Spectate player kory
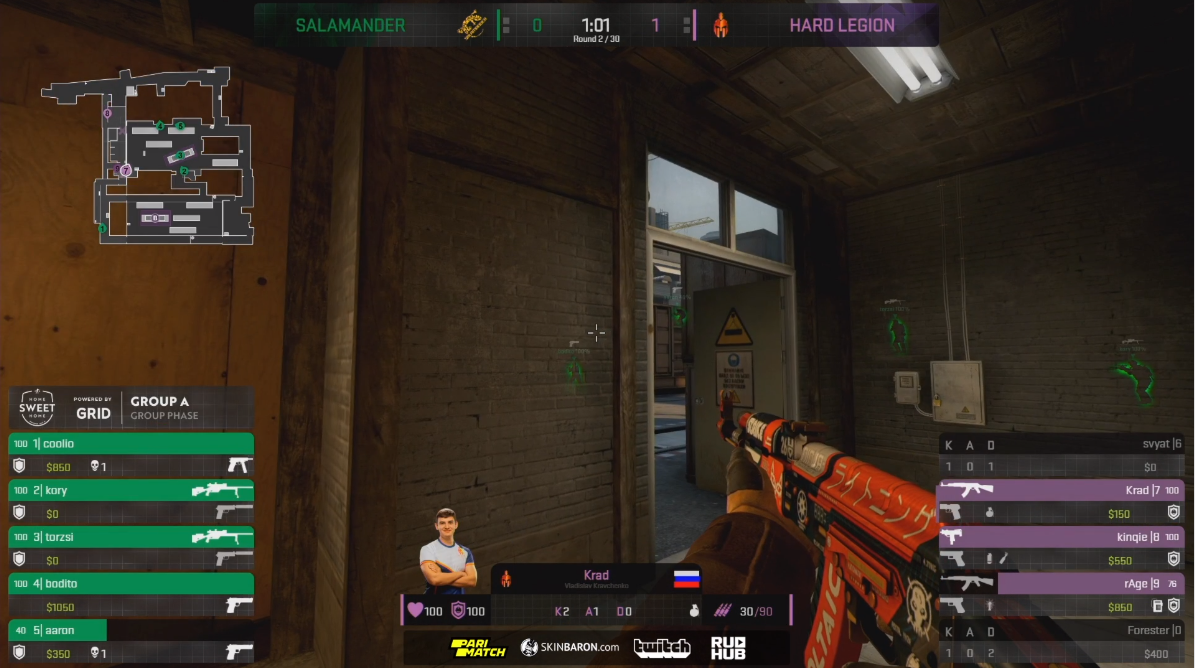This screenshot has height=668, width=1195. [x=130, y=491]
